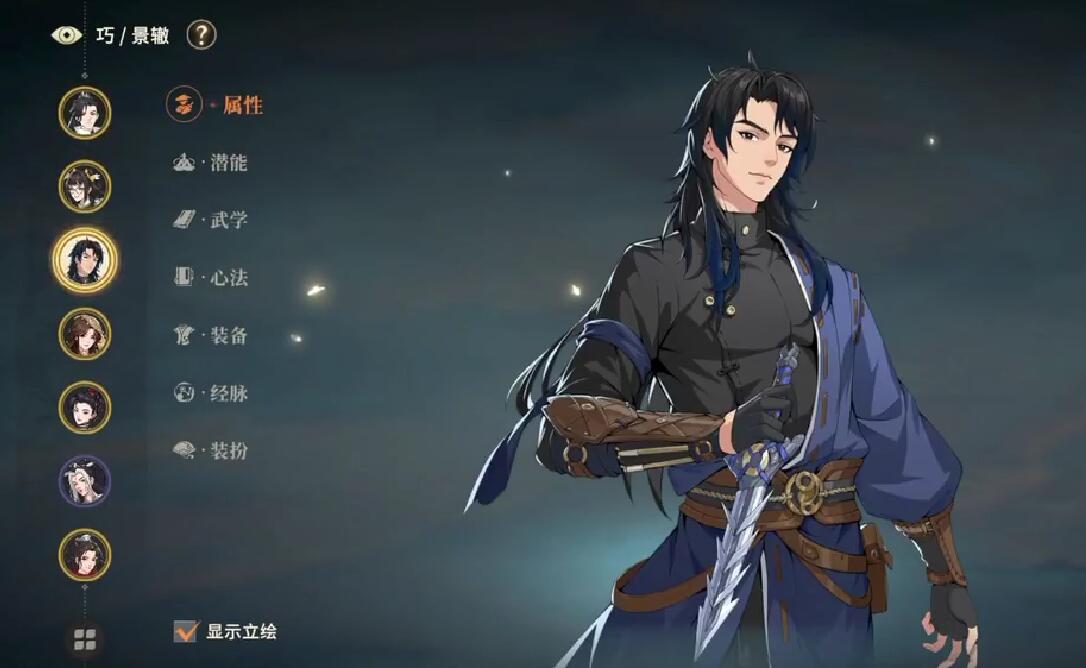Select the white-haired character portrait

[85, 481]
